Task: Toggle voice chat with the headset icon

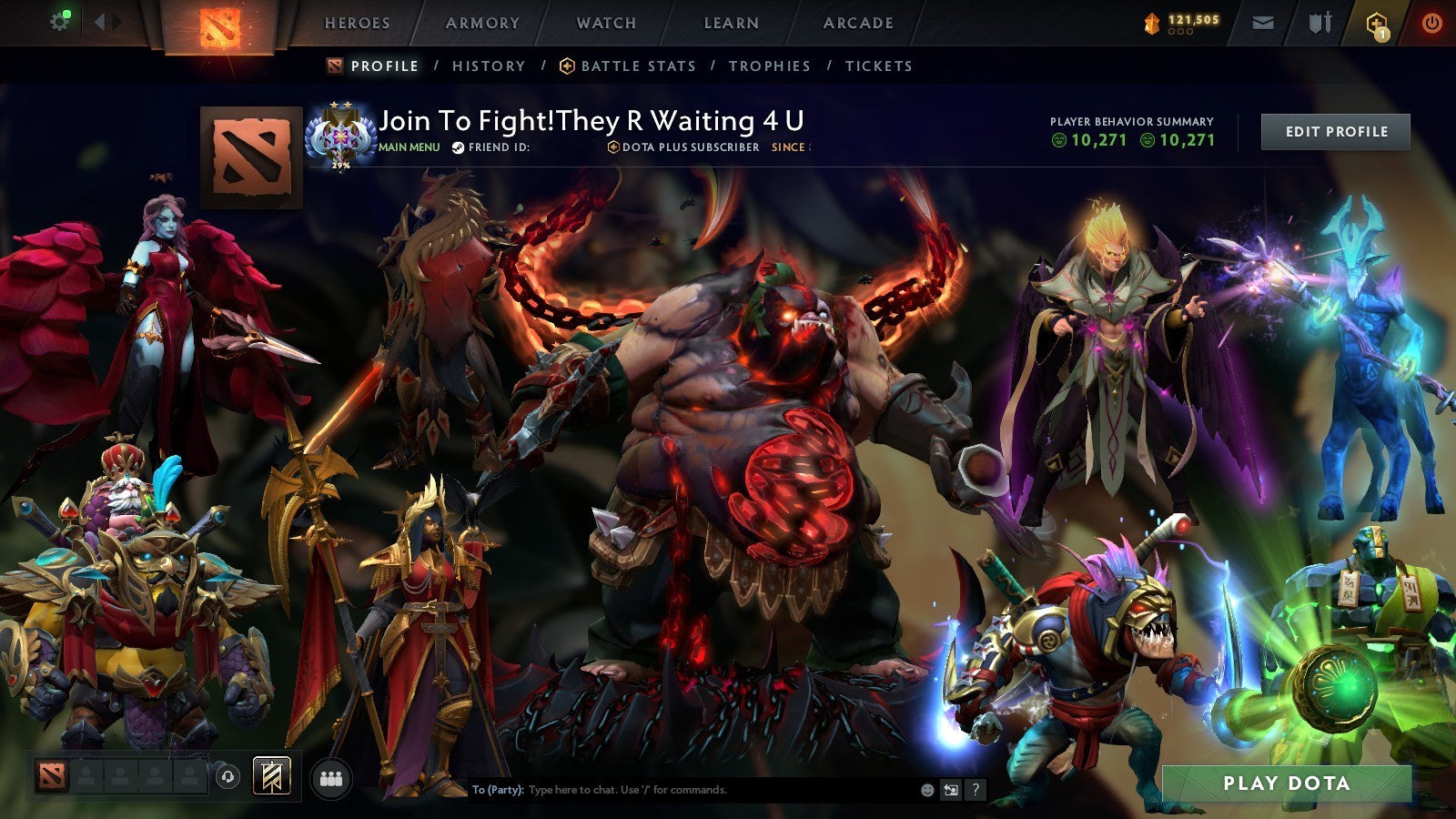Action: pos(227,775)
